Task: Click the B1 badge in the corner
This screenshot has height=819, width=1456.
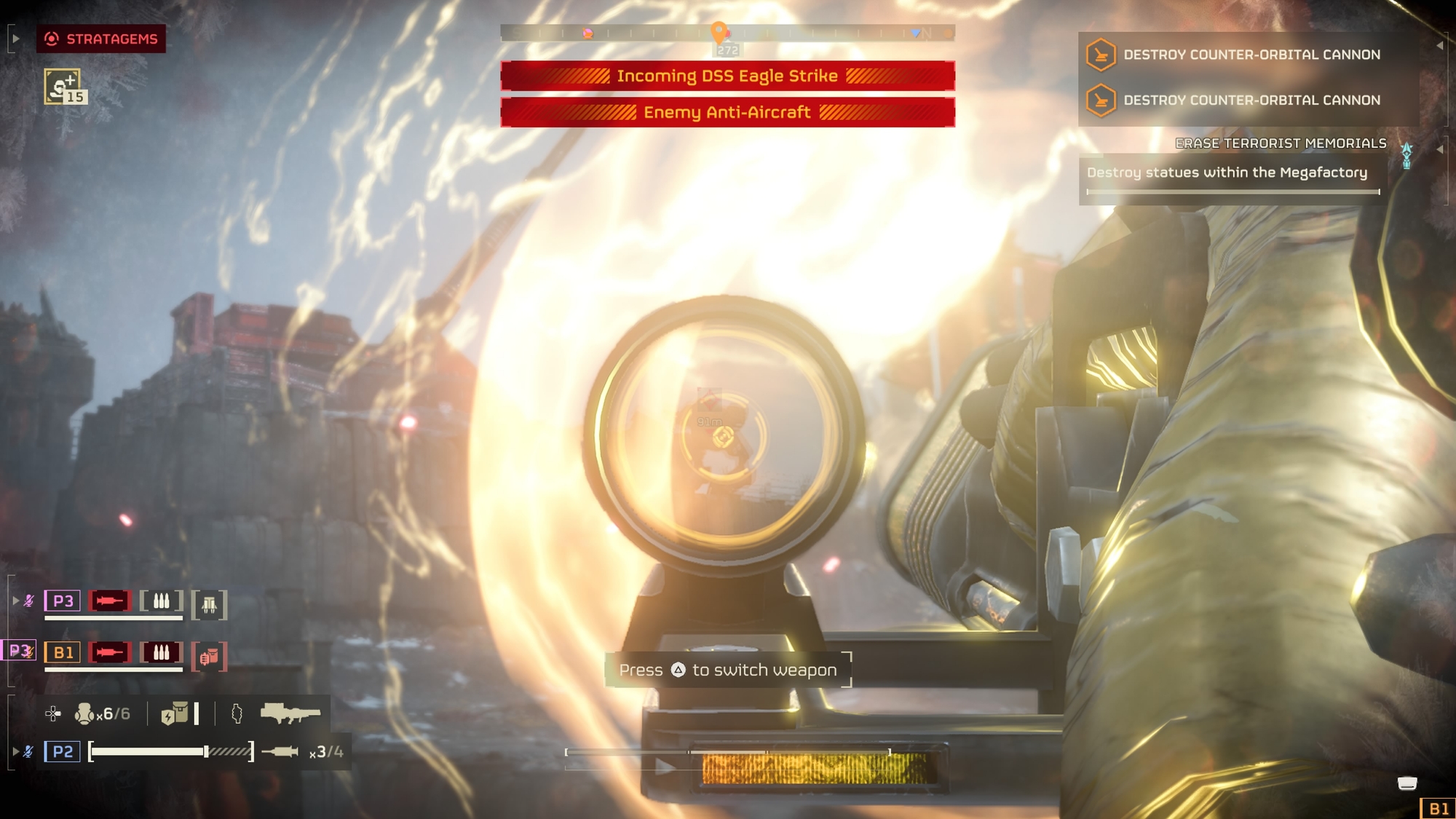Action: [1438, 808]
